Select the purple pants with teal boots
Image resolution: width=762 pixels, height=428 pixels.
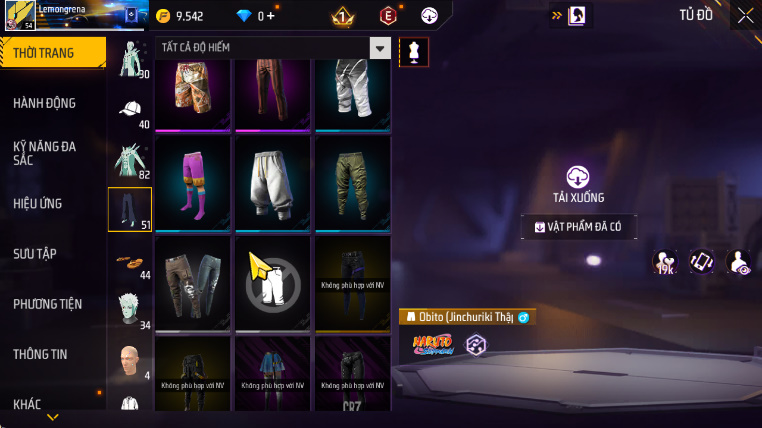(192, 183)
